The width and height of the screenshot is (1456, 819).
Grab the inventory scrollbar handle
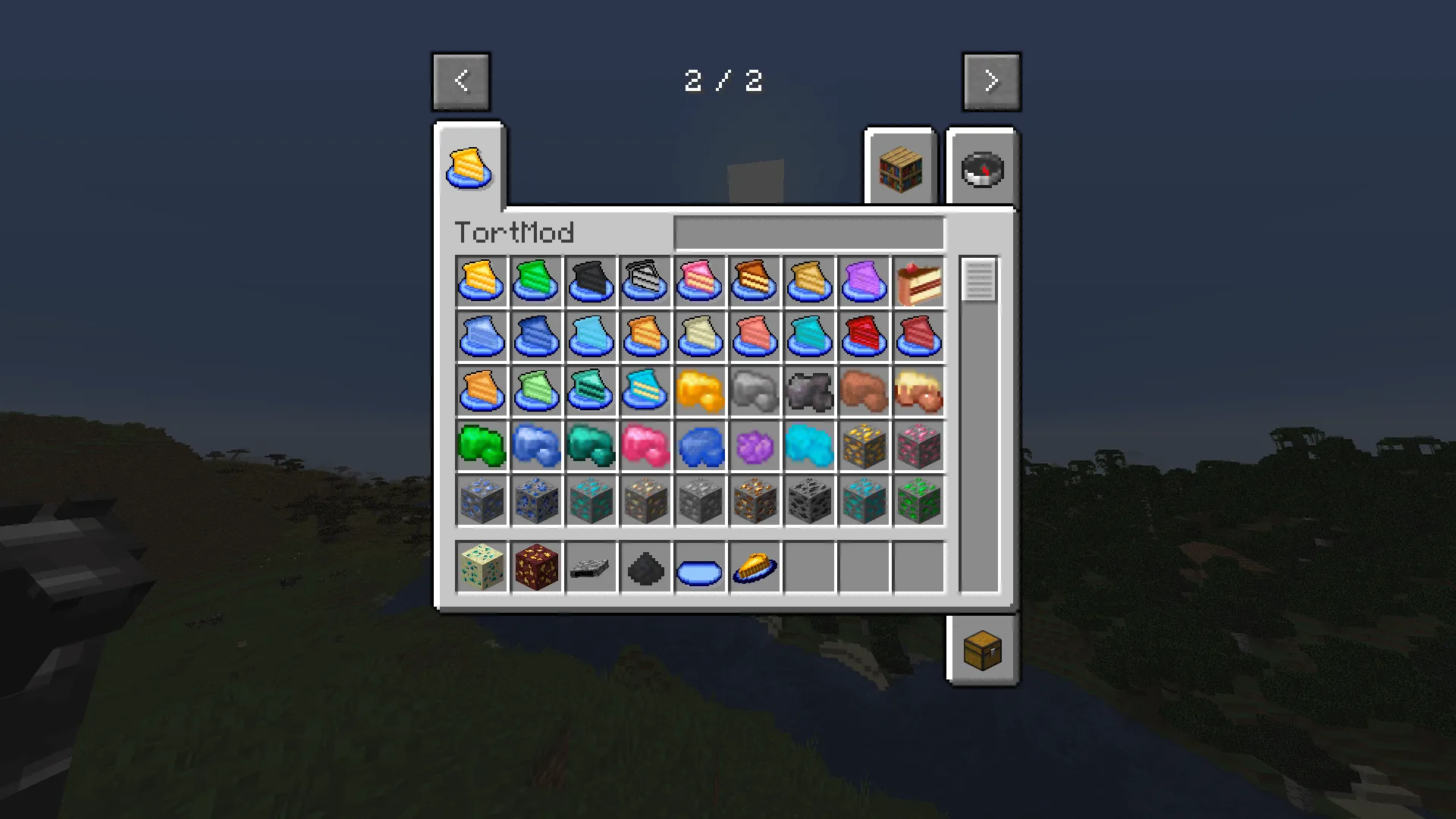coord(978,281)
